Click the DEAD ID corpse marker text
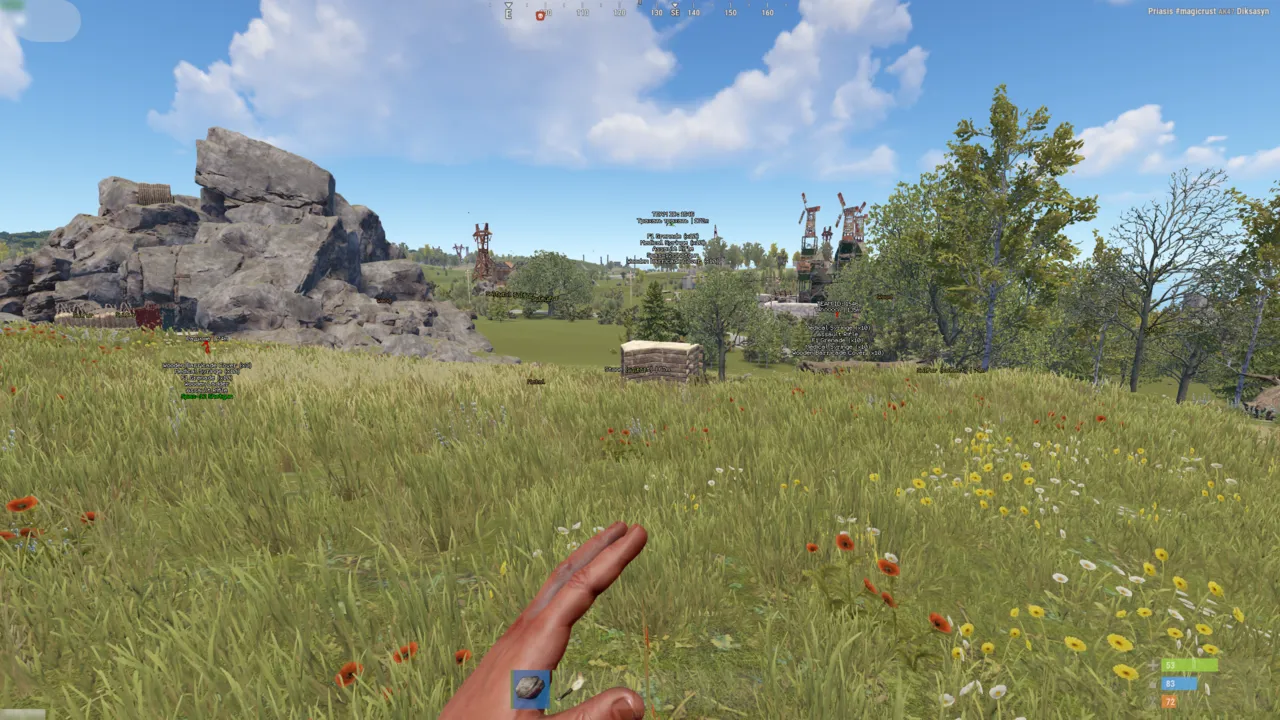The width and height of the screenshot is (1280, 720). pos(838,304)
